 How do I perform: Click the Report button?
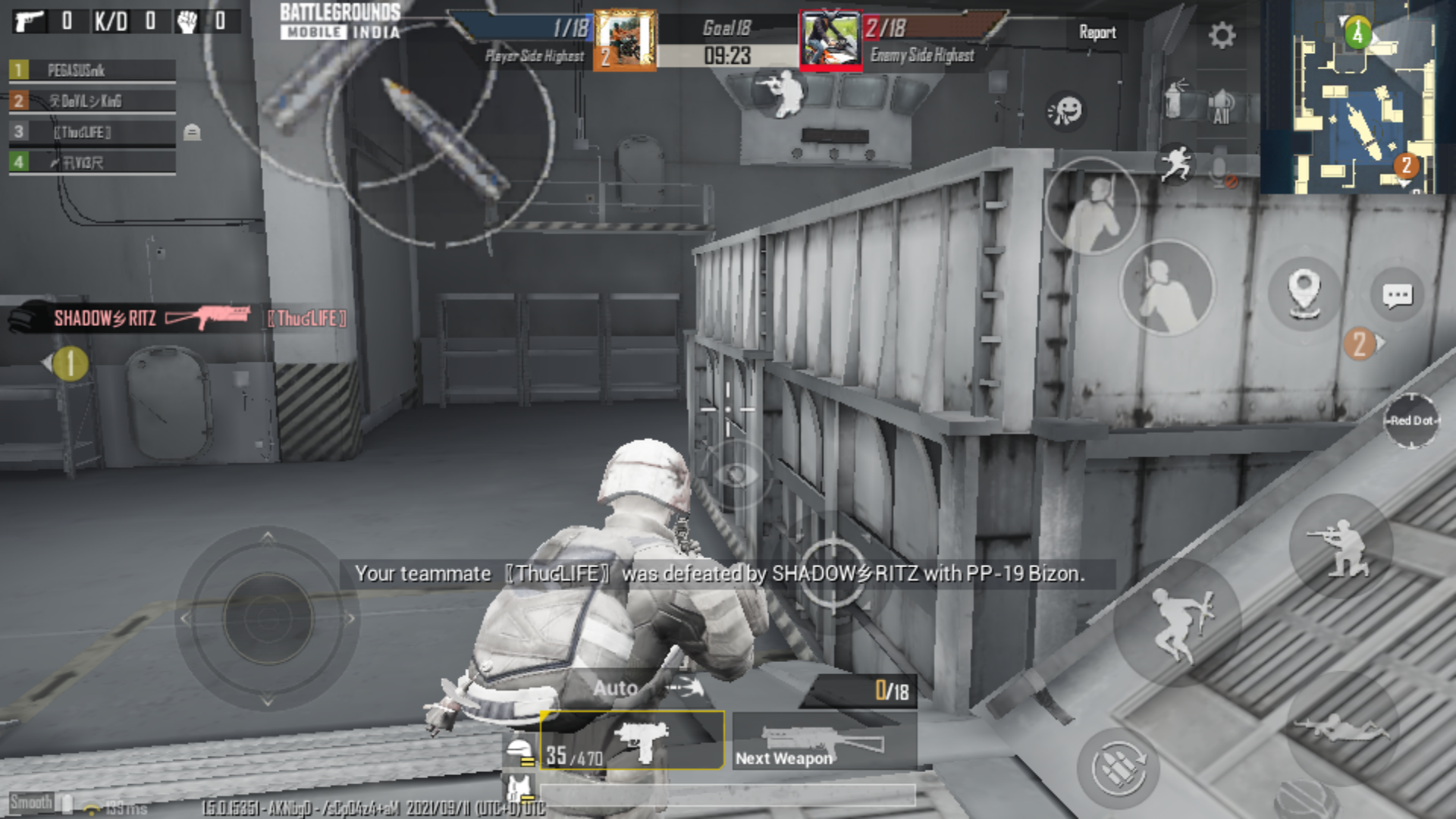(x=1097, y=33)
